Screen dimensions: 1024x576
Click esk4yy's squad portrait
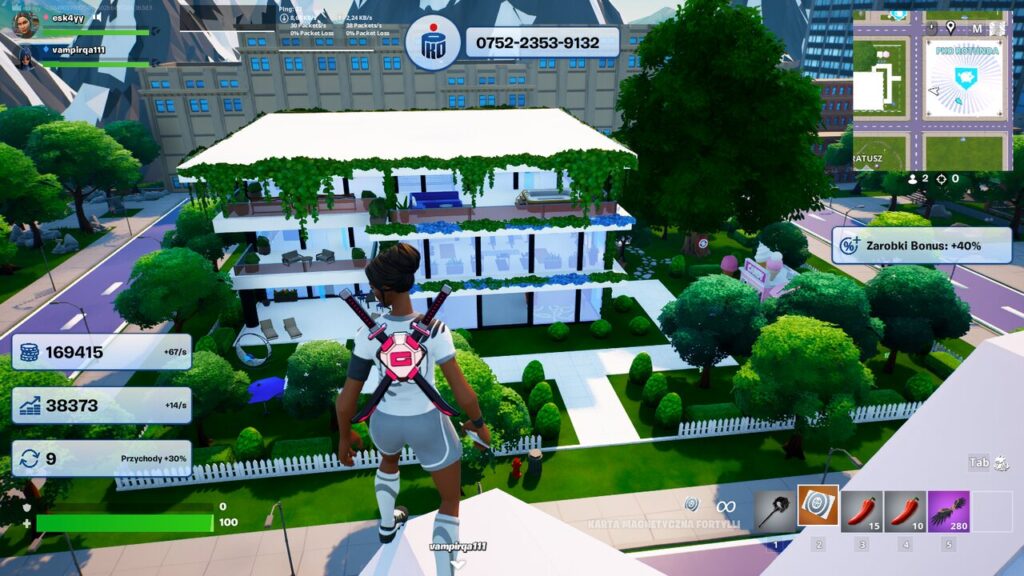pos(26,22)
